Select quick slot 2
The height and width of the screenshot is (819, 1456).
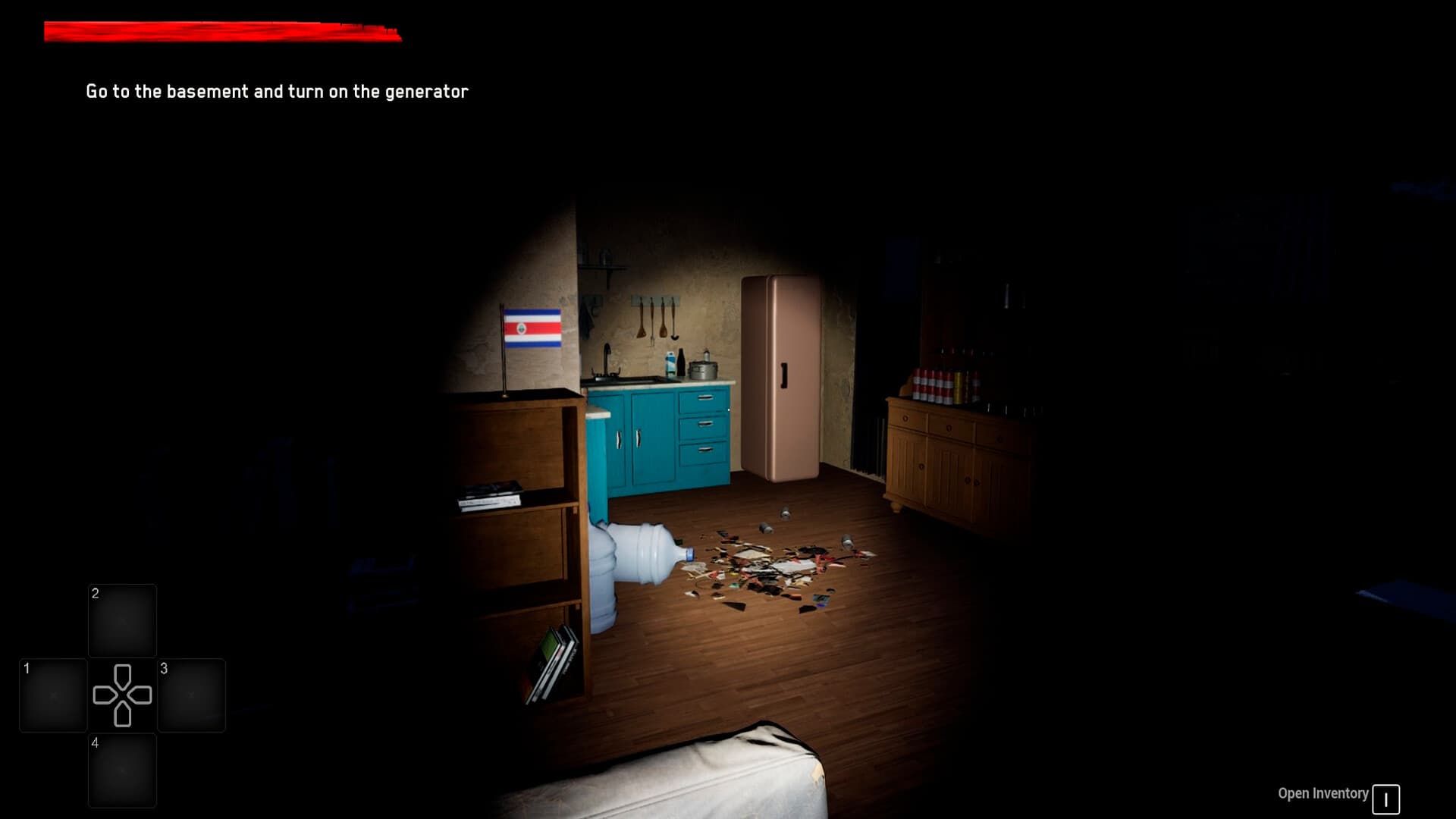pos(122,620)
